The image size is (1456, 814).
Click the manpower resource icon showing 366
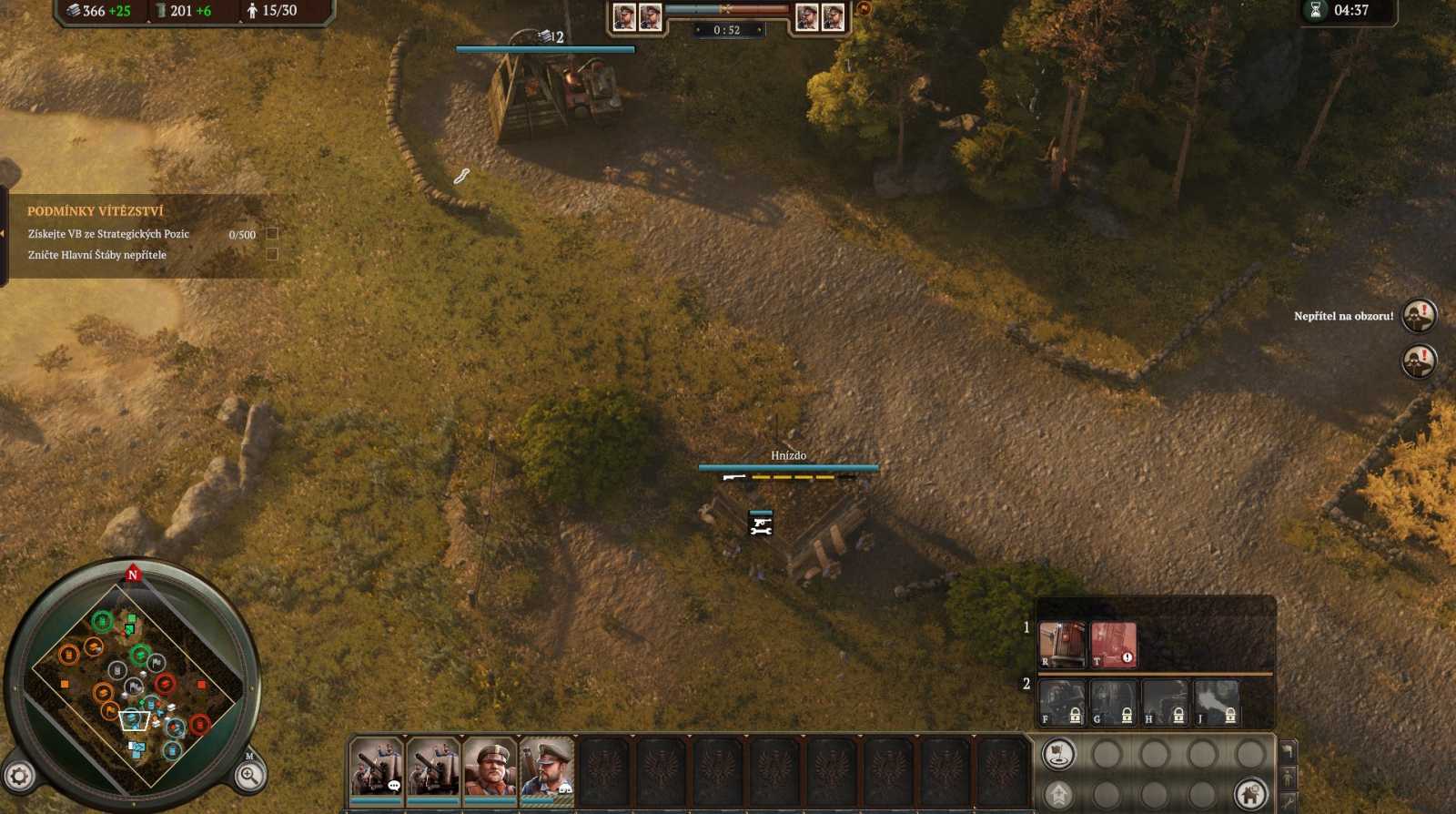point(74,12)
